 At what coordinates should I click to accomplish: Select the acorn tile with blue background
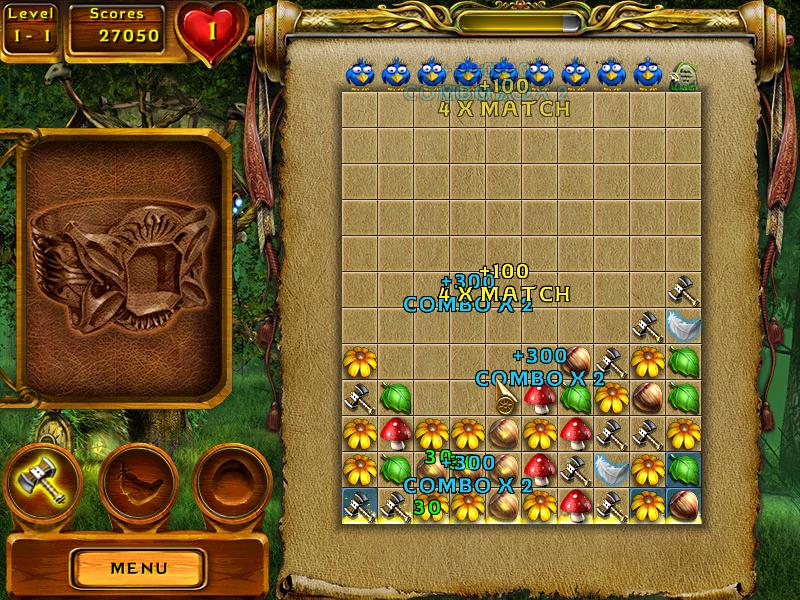coord(684,505)
